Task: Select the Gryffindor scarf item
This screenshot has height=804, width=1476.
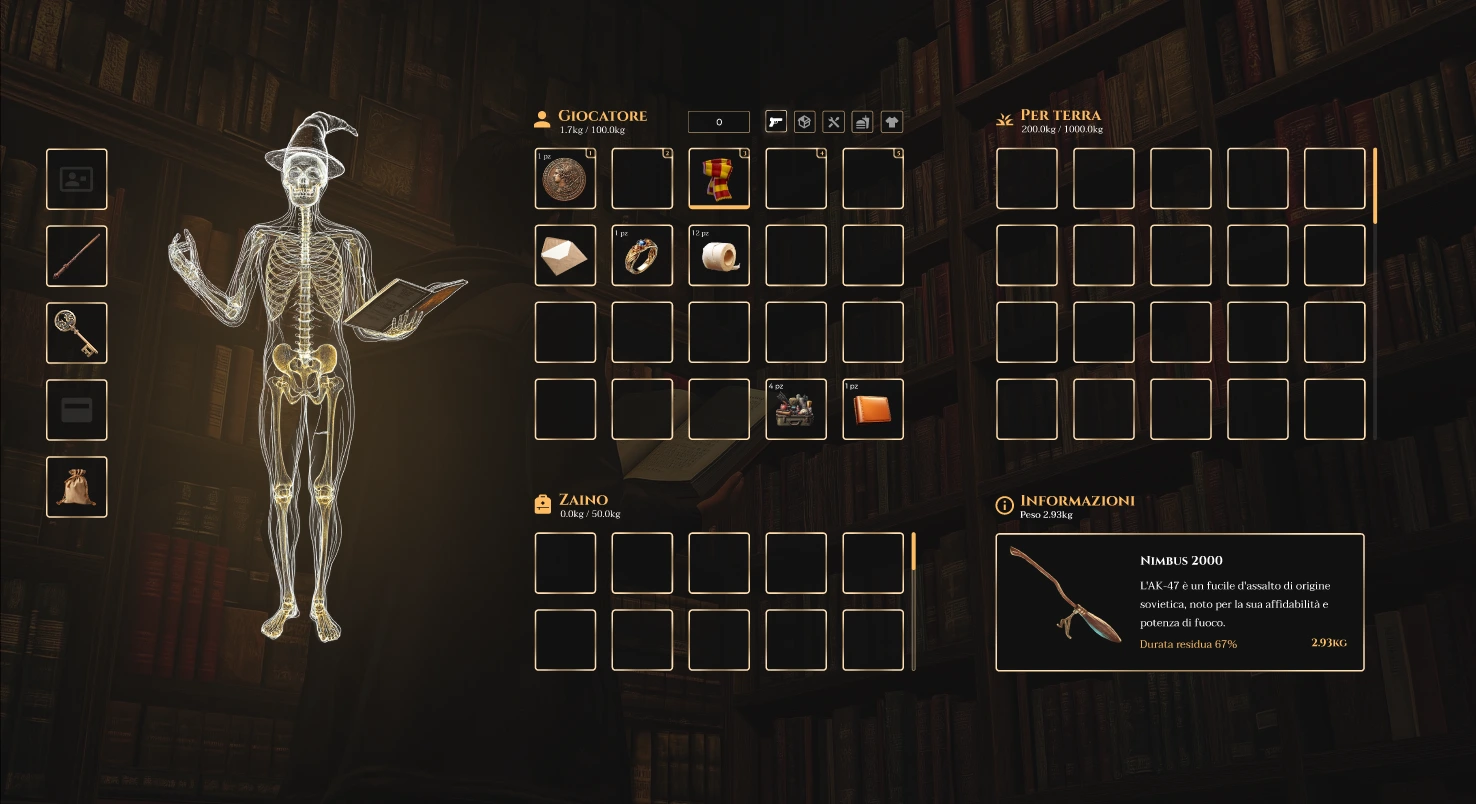Action: pos(718,179)
